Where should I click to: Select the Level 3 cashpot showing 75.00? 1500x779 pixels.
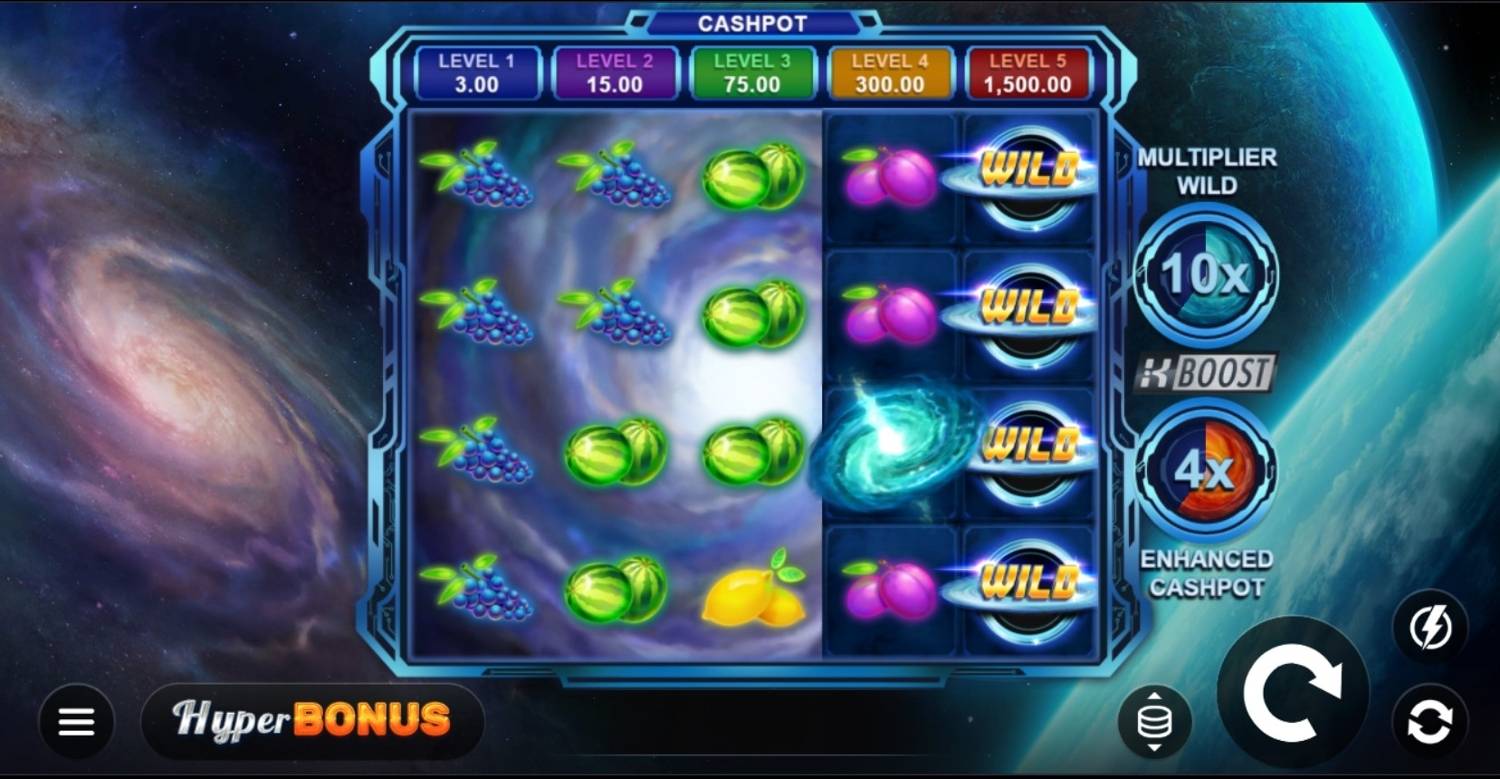click(752, 72)
